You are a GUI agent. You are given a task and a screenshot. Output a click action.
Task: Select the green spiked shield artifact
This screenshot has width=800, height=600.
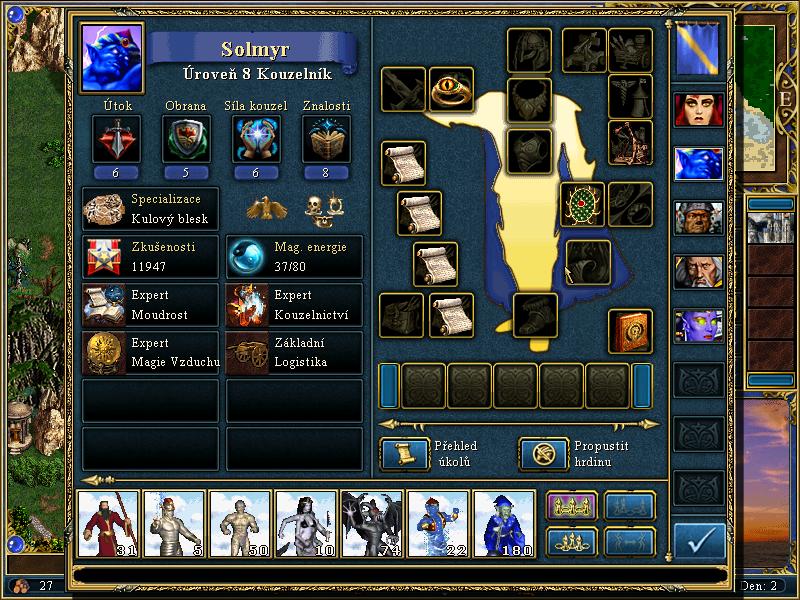tap(581, 205)
